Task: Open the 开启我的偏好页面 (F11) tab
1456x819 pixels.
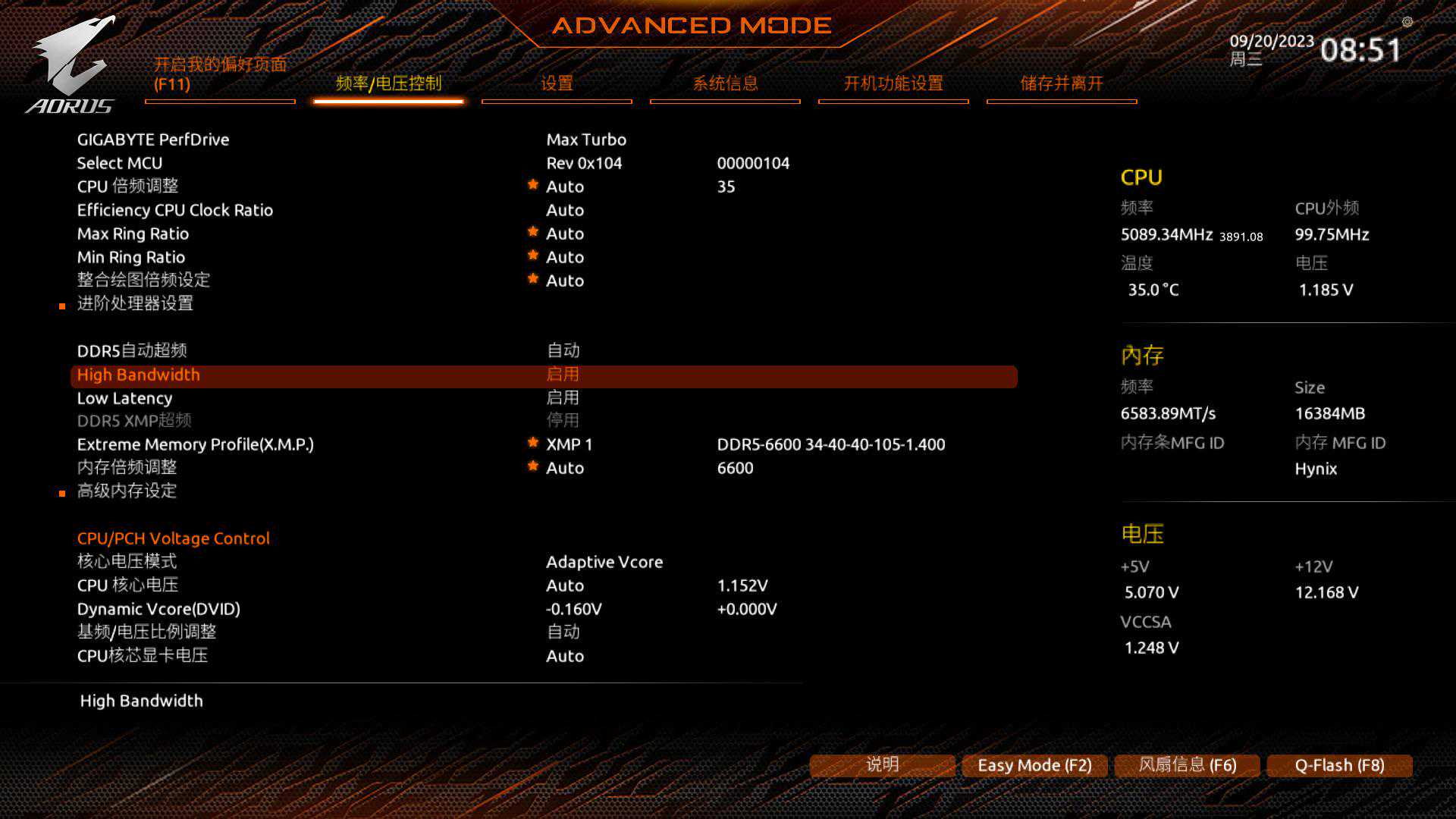Action: click(x=220, y=74)
